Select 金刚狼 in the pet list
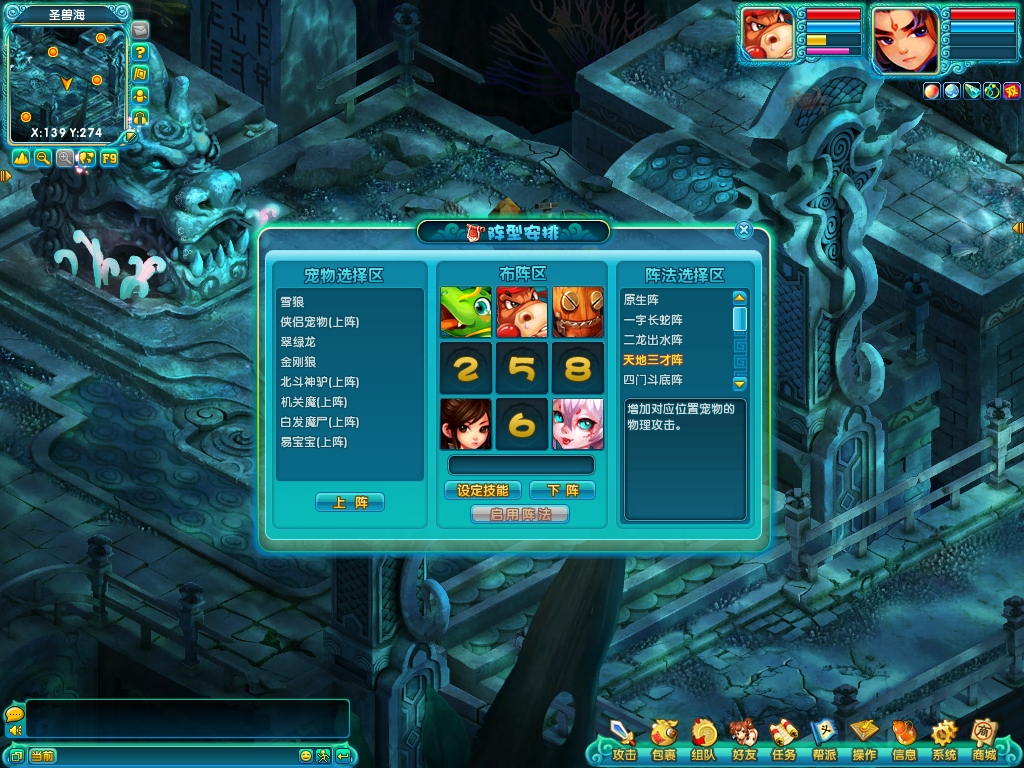Screen dimensions: 1024x768 point(299,361)
